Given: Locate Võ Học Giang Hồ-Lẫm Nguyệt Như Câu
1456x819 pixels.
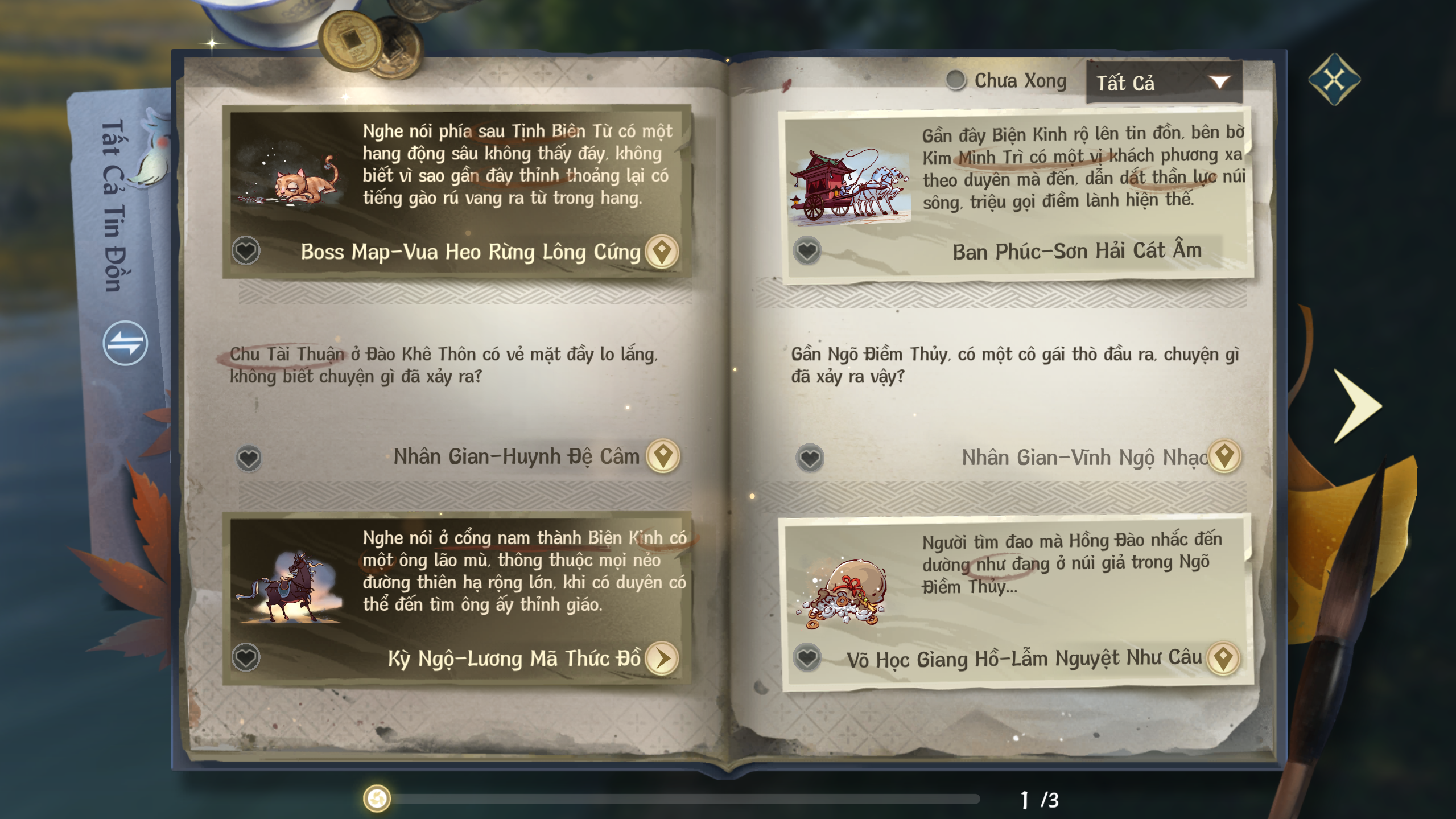Looking at the screenshot, I should pos(1223,658).
